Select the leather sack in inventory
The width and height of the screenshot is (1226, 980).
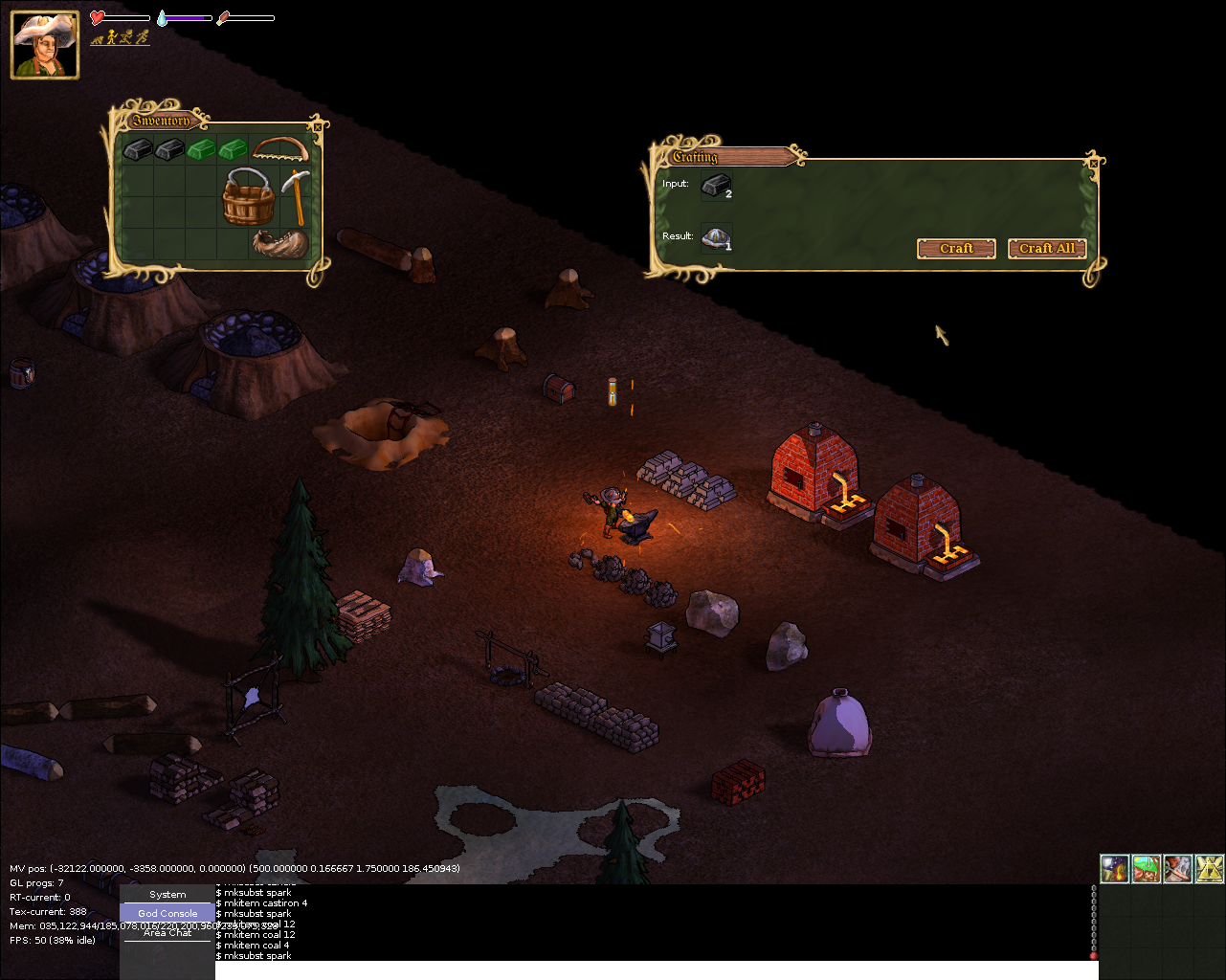280,243
